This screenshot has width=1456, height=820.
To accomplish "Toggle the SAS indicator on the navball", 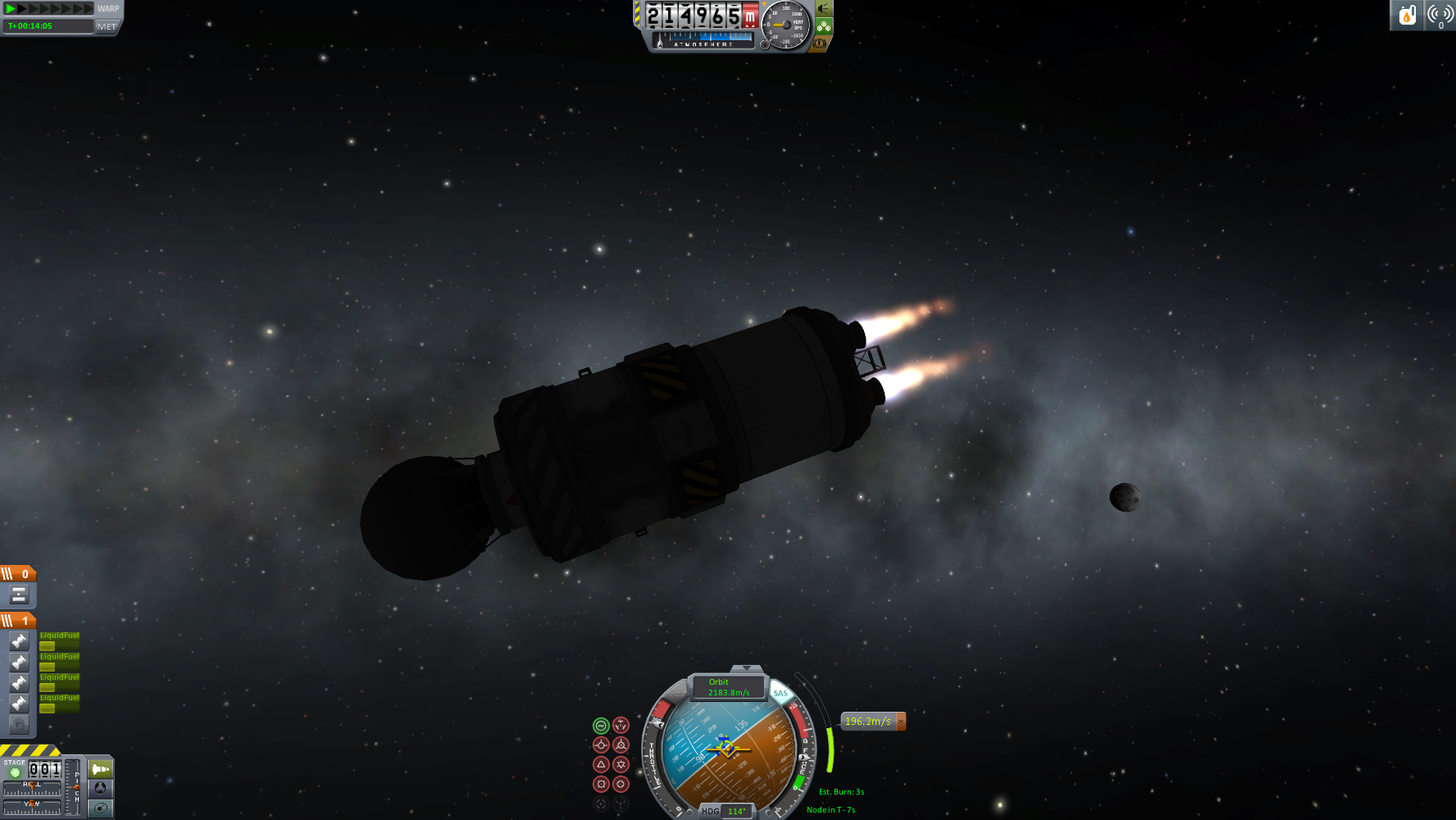I will [x=780, y=694].
